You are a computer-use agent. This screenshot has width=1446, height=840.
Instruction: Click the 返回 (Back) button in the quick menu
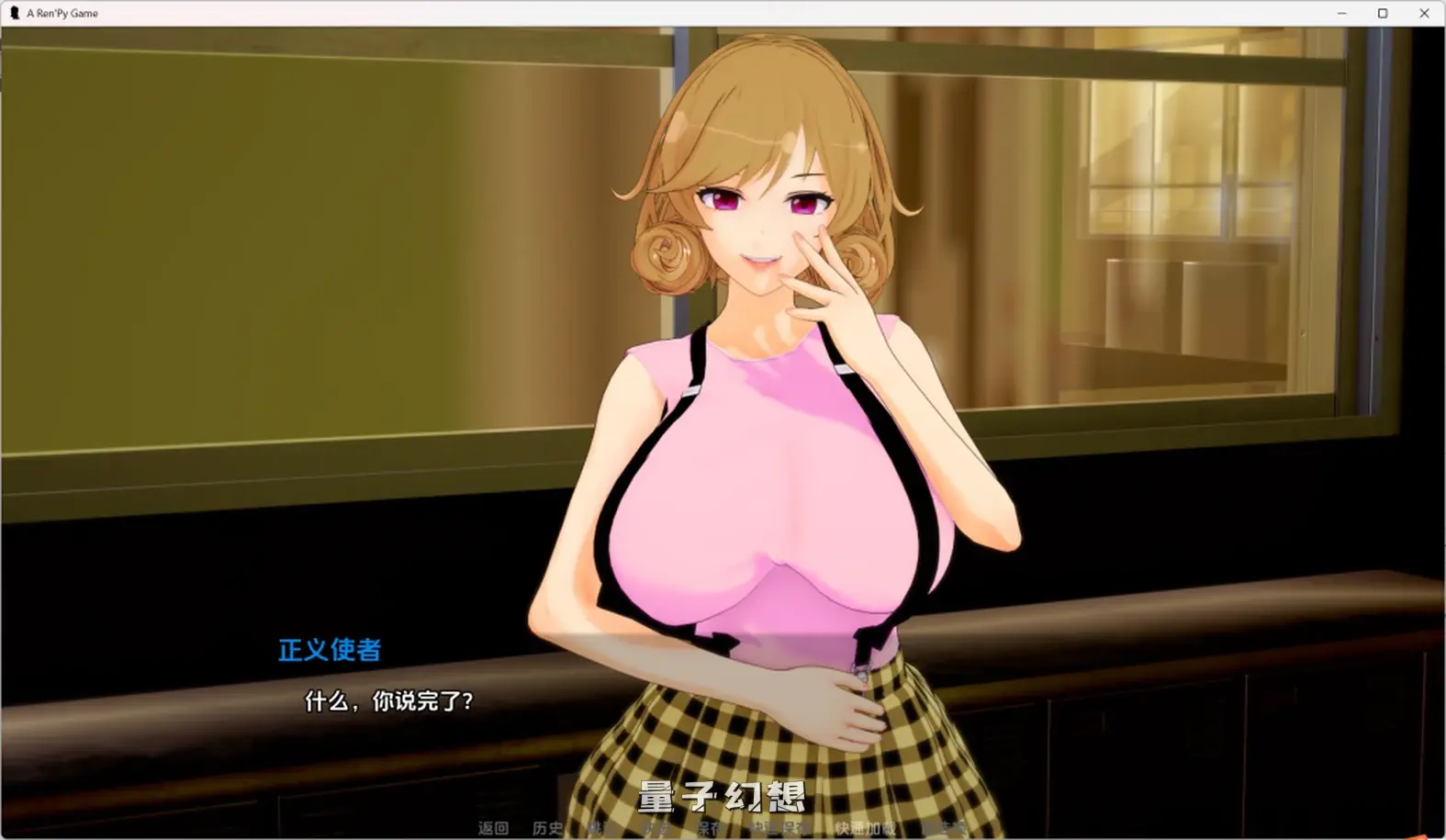point(493,827)
